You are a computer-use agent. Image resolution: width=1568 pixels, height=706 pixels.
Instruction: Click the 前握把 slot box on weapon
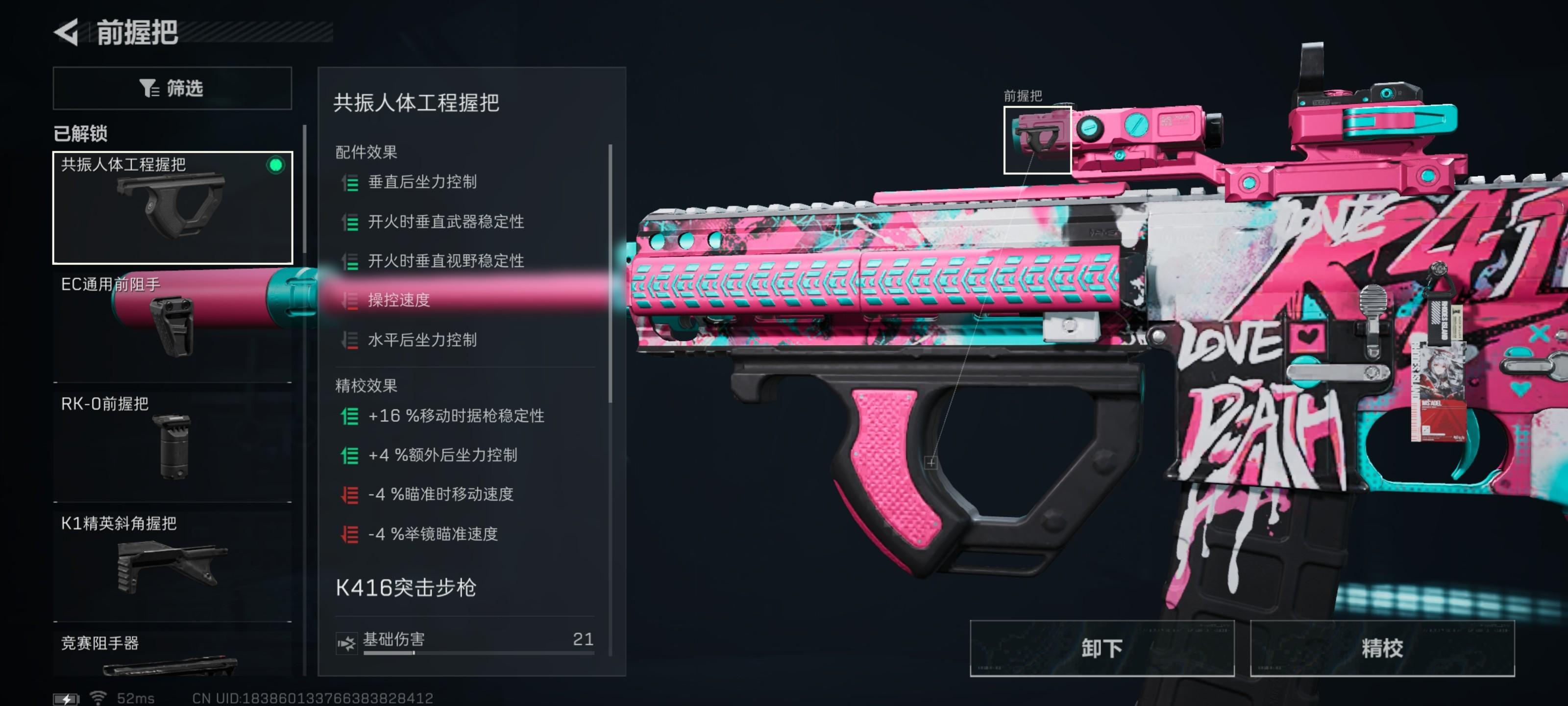click(x=1037, y=140)
